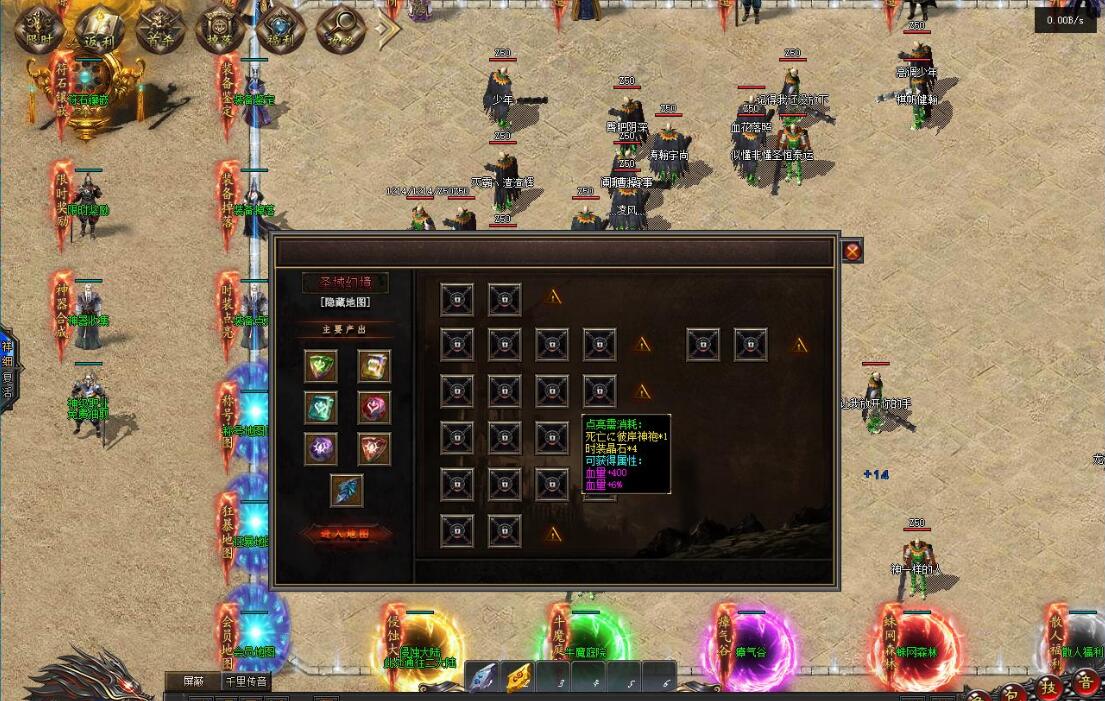This screenshot has height=701, width=1105.
Task: Open the 掉落 drops icon
Action: (219, 27)
